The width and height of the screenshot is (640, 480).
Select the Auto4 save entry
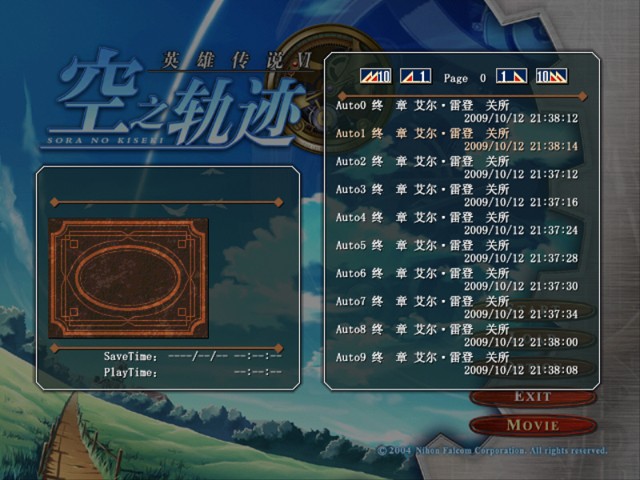[x=456, y=223]
